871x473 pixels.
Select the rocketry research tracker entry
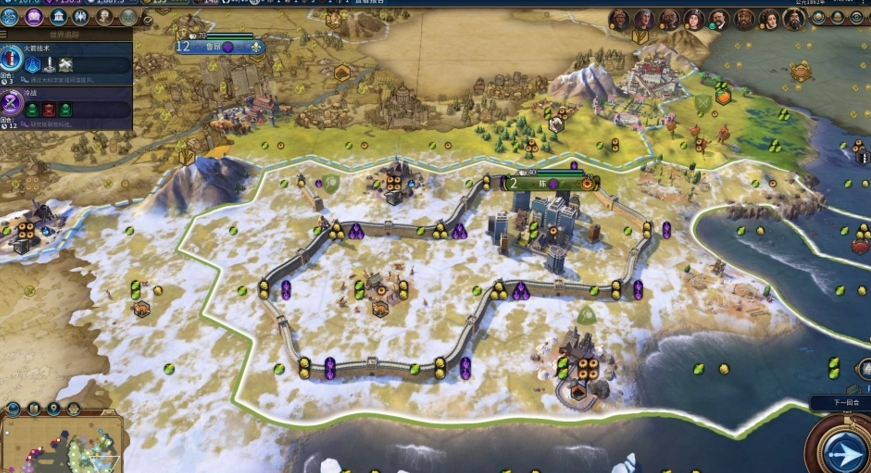(x=66, y=63)
